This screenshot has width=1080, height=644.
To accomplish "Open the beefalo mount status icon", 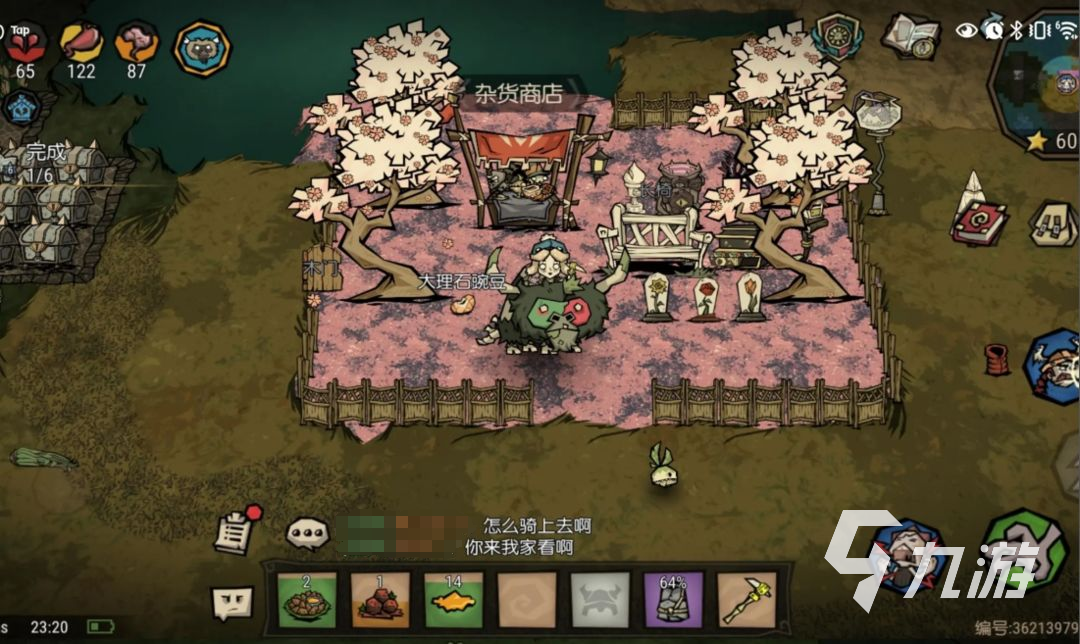I will 202,48.
